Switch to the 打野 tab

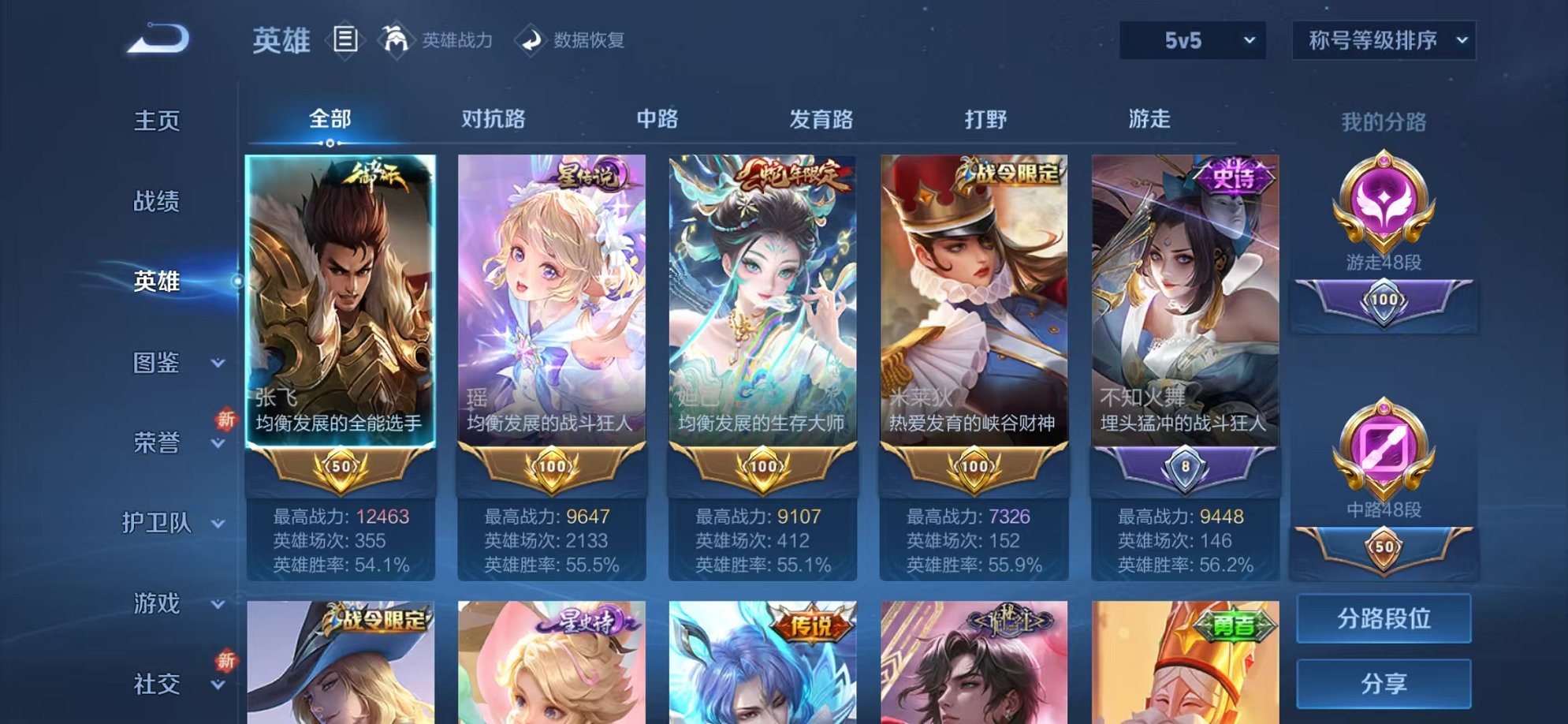(x=984, y=118)
